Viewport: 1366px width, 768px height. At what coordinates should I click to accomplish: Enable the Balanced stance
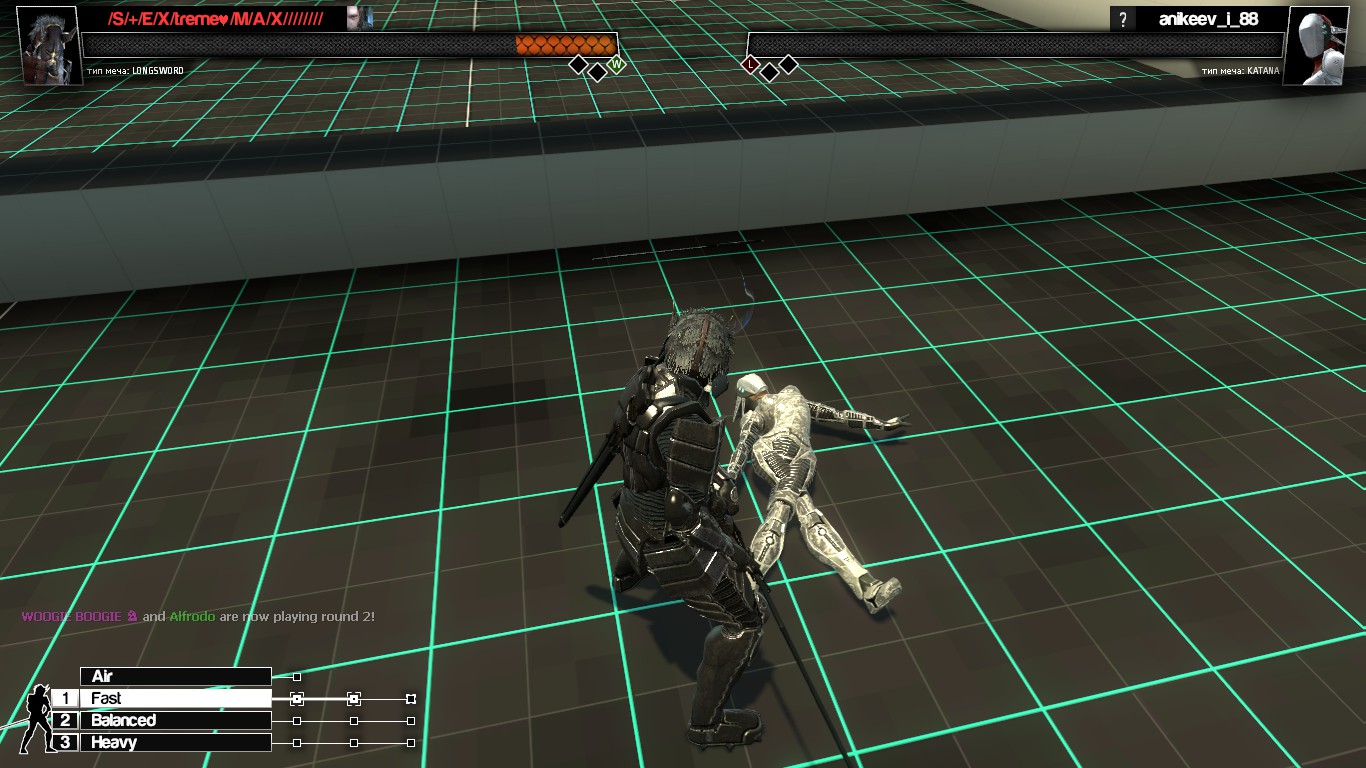pos(175,720)
